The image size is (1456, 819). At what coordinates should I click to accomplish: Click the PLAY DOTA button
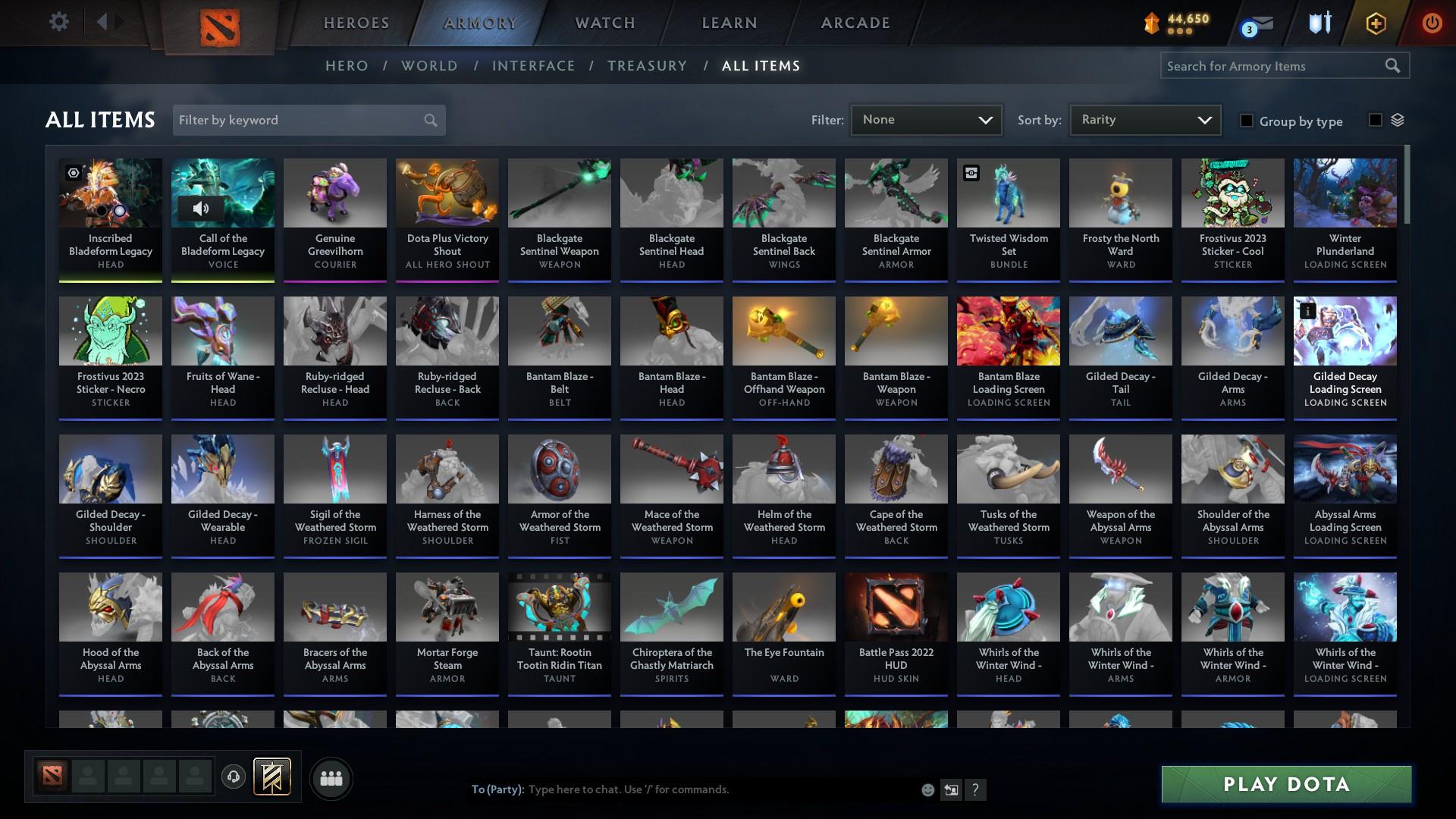tap(1285, 784)
